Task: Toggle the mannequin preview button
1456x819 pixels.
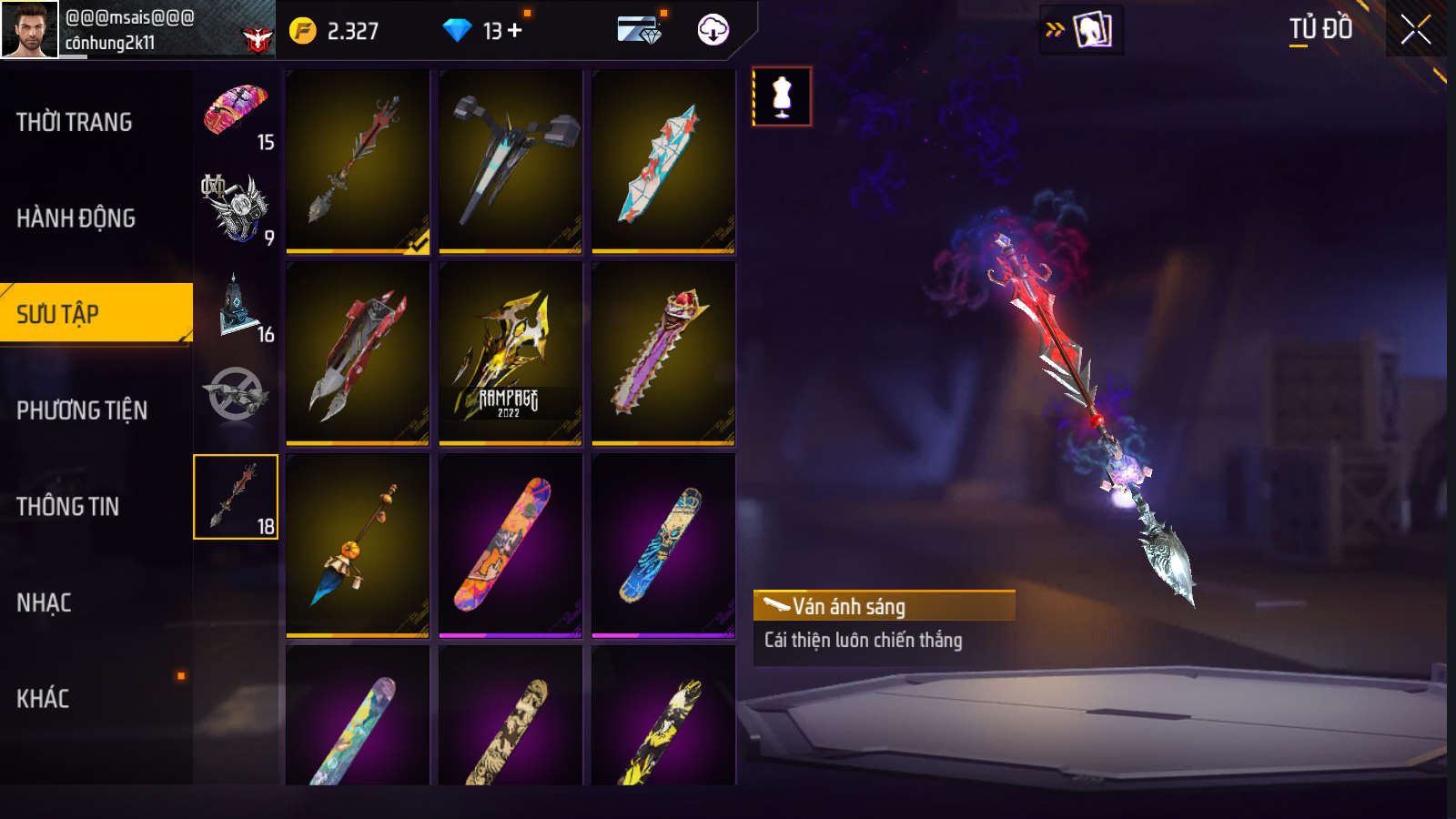Action: point(782,96)
